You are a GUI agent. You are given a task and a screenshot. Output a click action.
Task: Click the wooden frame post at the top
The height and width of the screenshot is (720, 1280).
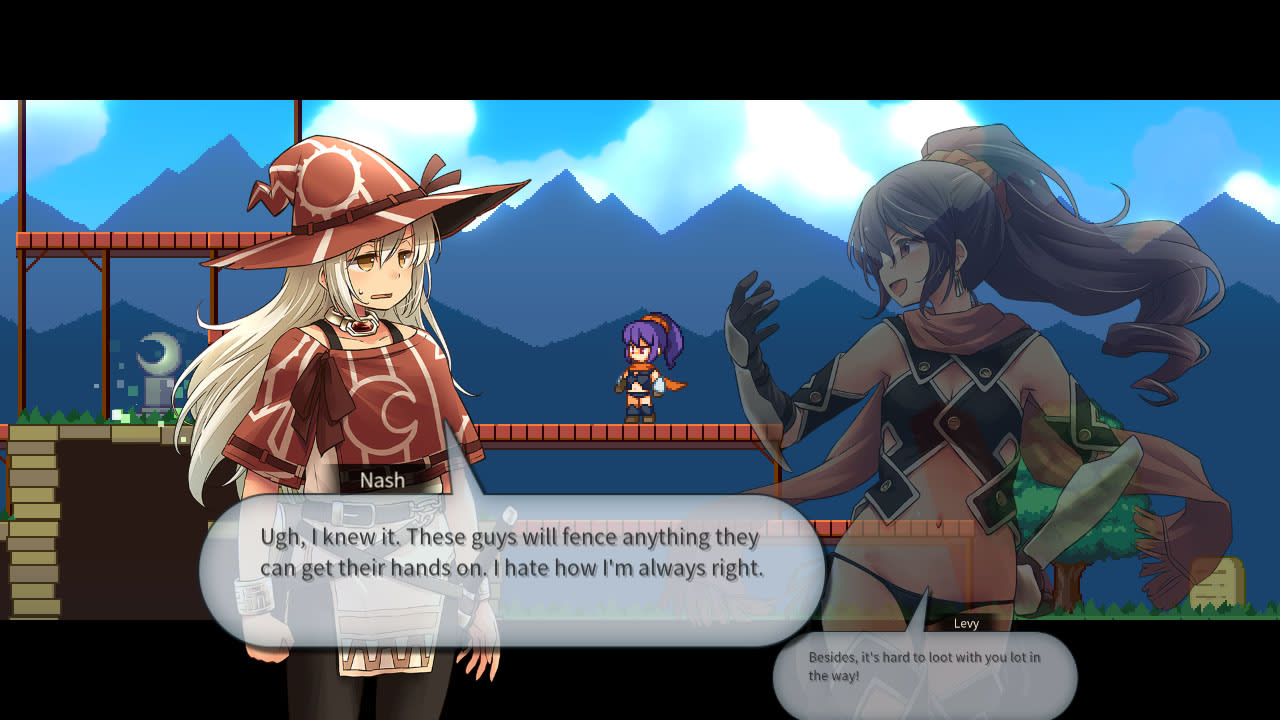(298, 120)
